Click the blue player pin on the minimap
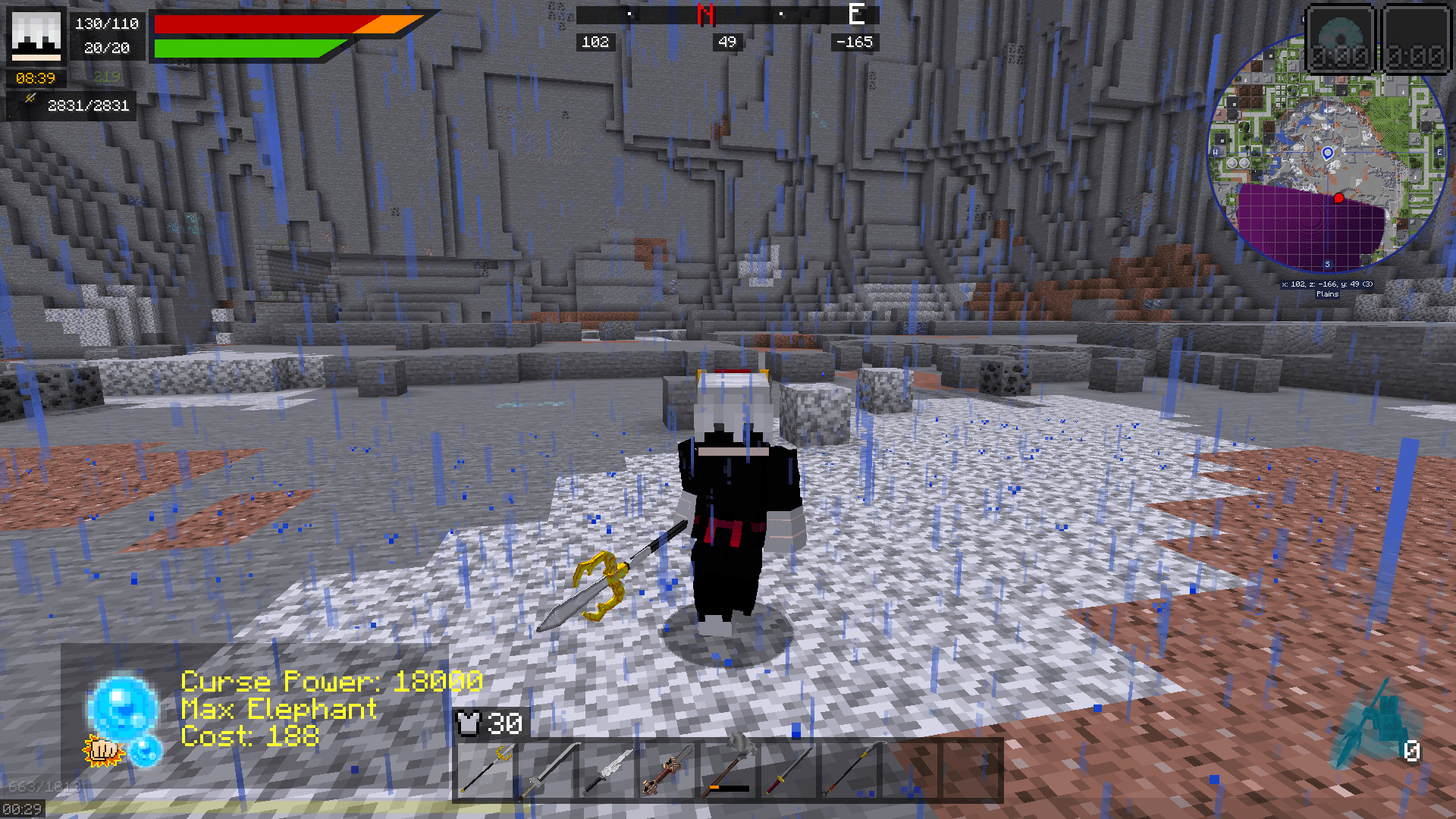1456x819 pixels. point(1327,154)
